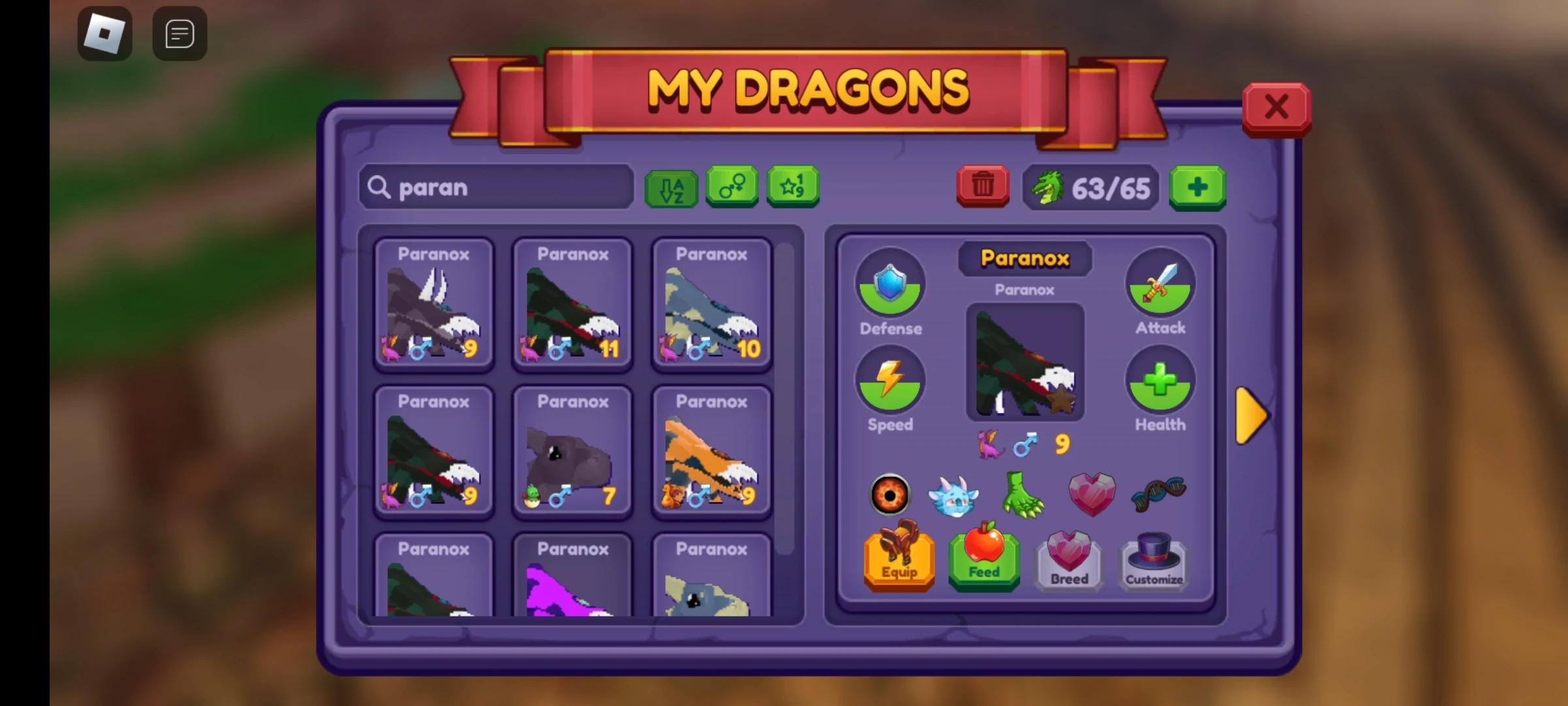Open the gender filter icon
Viewport: 1568px width, 706px height.
[x=732, y=188]
